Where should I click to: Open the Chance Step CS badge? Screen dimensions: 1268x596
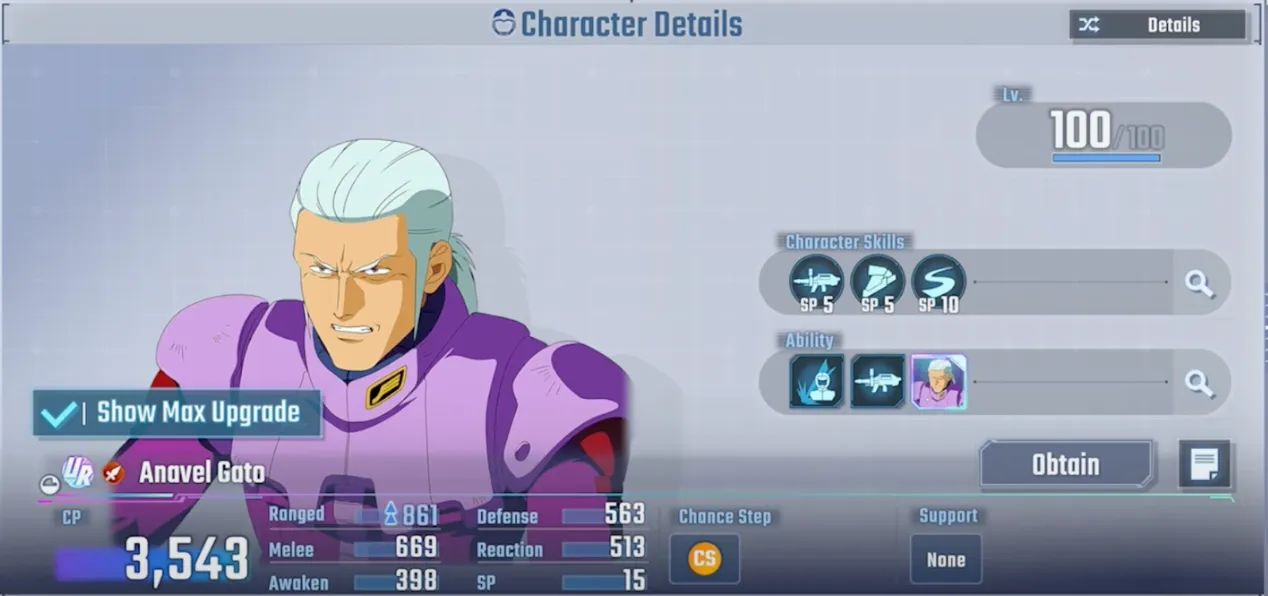pos(704,558)
